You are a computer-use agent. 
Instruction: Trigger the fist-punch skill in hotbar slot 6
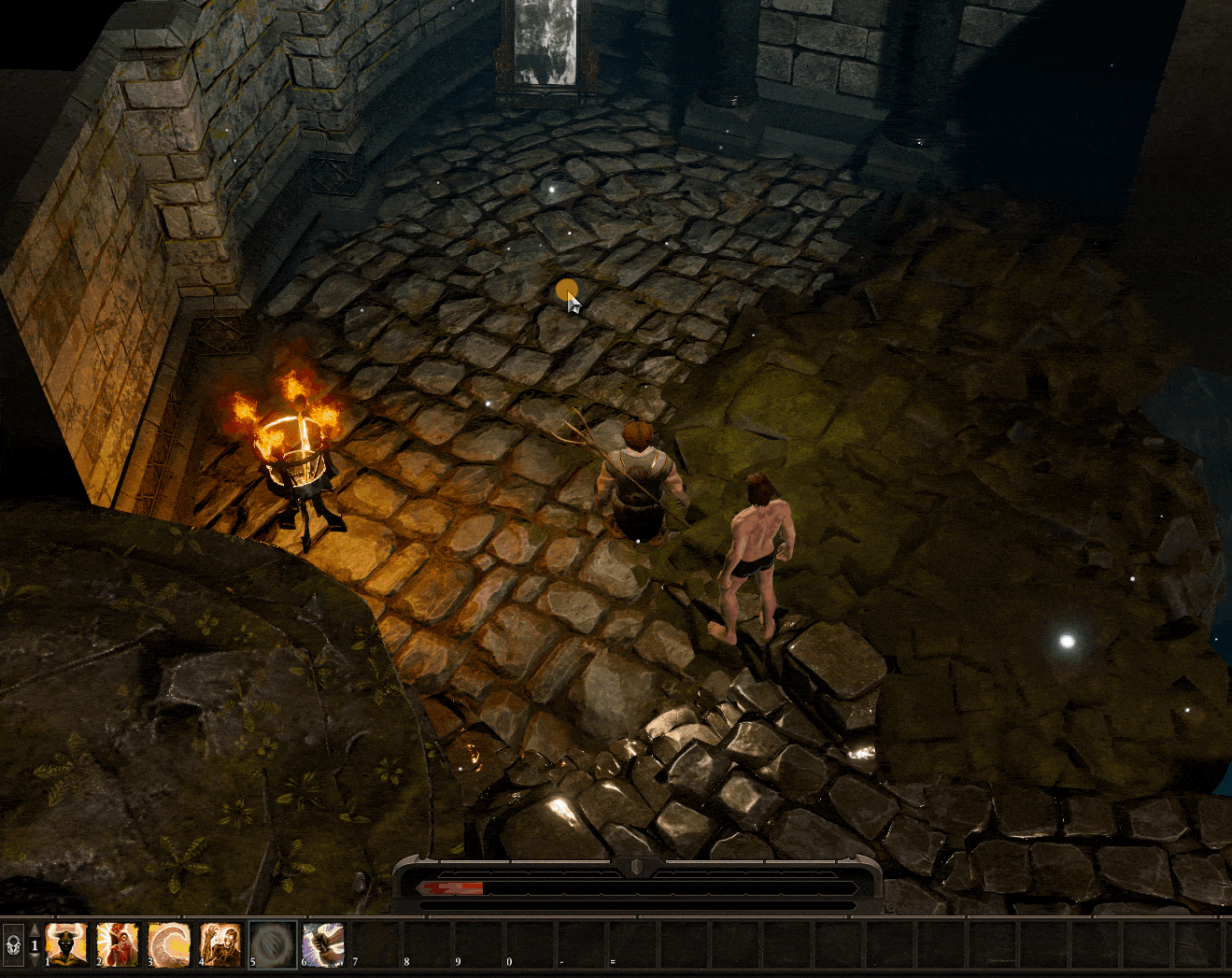[x=322, y=944]
